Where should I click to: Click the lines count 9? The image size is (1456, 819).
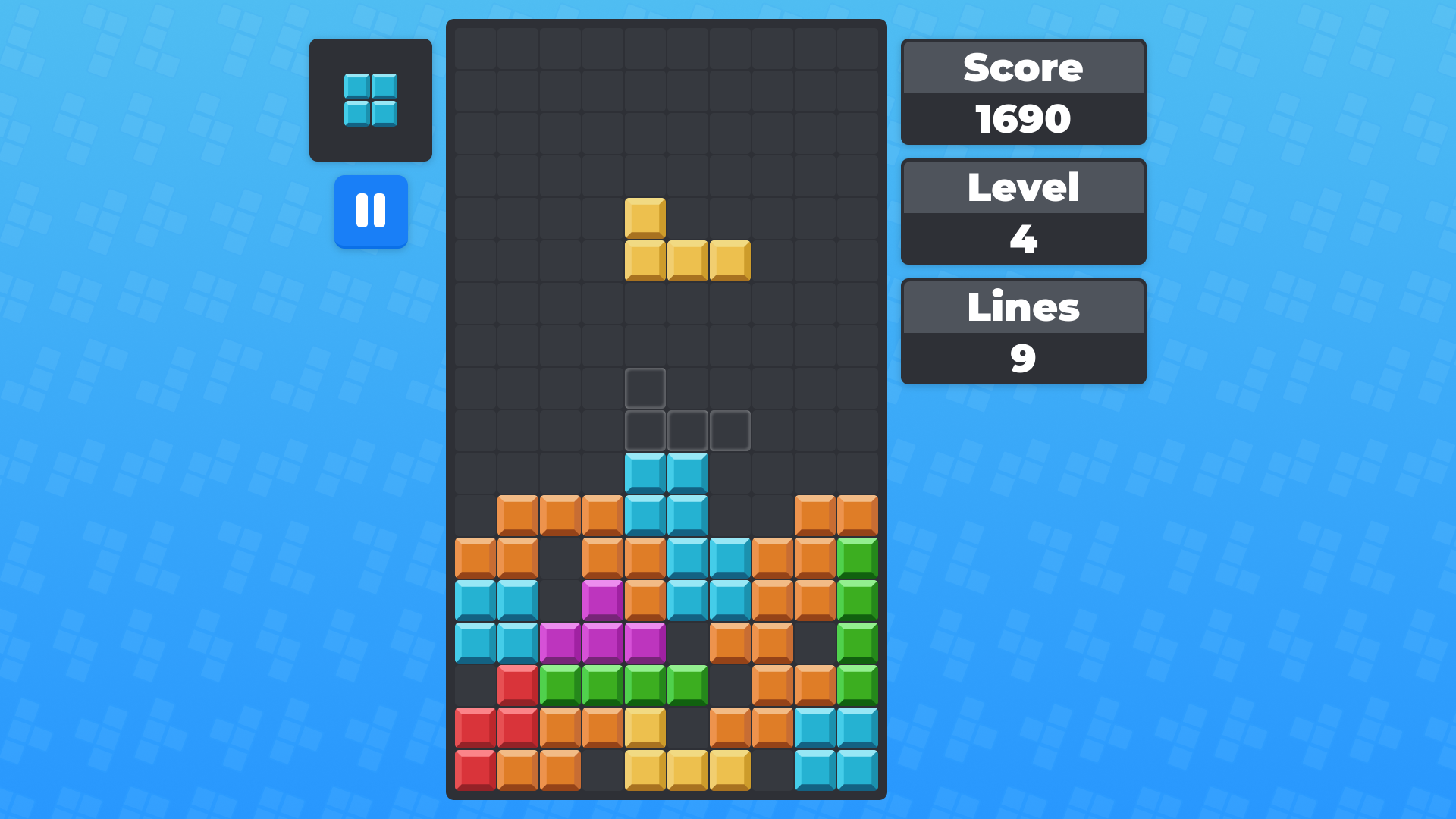(x=1022, y=357)
